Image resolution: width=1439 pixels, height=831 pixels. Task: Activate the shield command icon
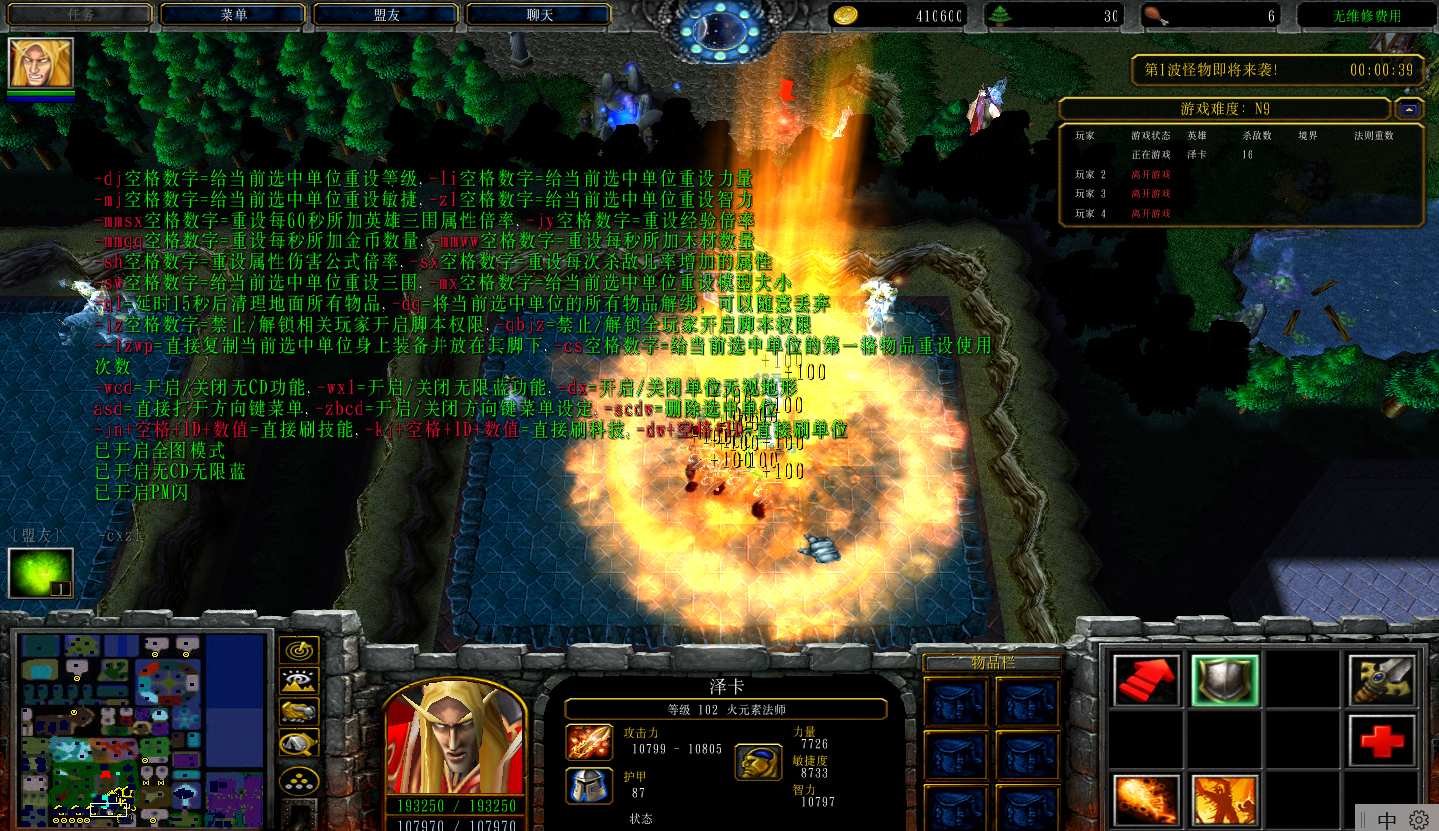1225,680
